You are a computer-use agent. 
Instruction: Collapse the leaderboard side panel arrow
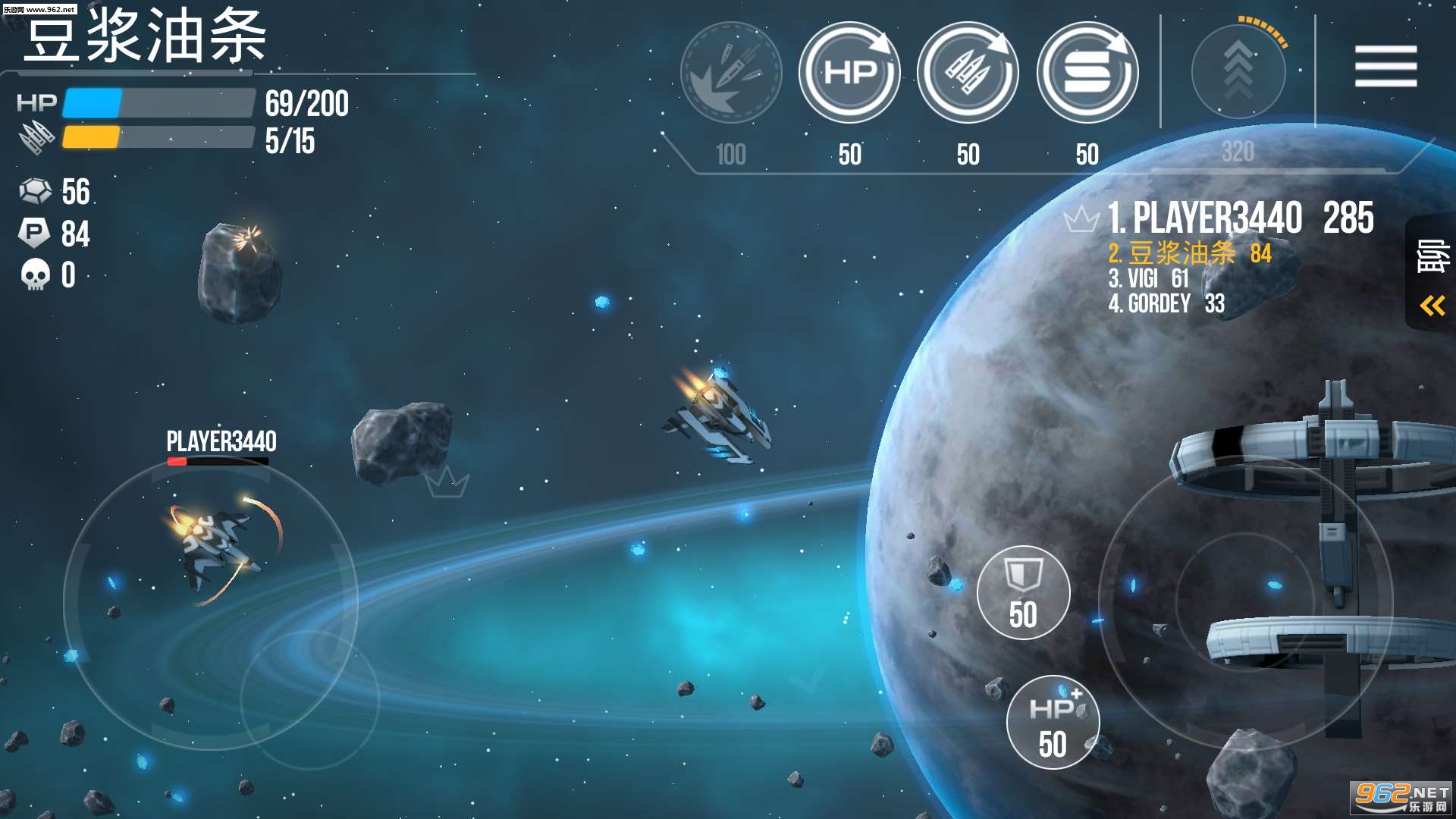coord(1432,306)
